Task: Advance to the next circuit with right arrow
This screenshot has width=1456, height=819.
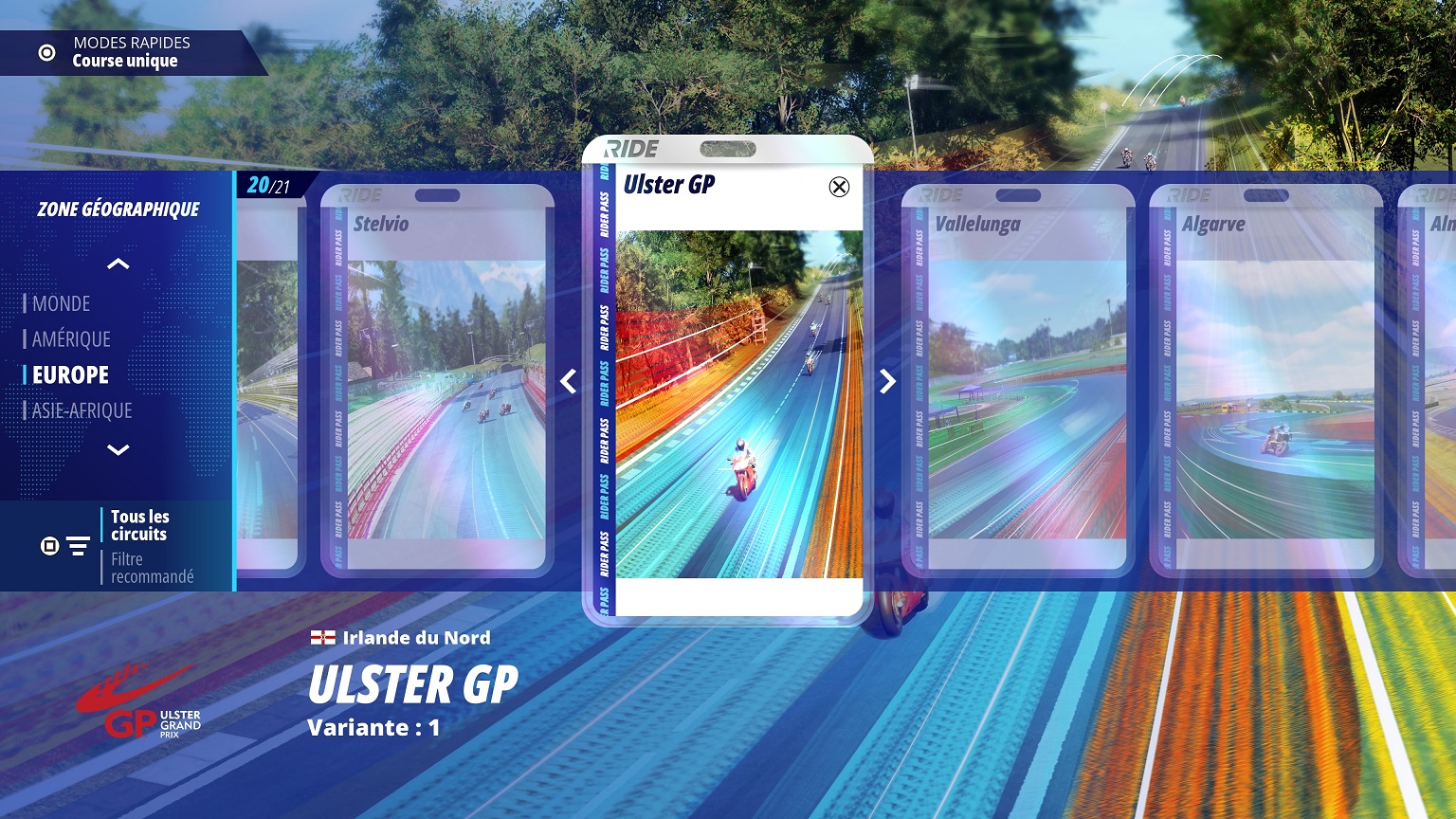Action: coord(887,381)
